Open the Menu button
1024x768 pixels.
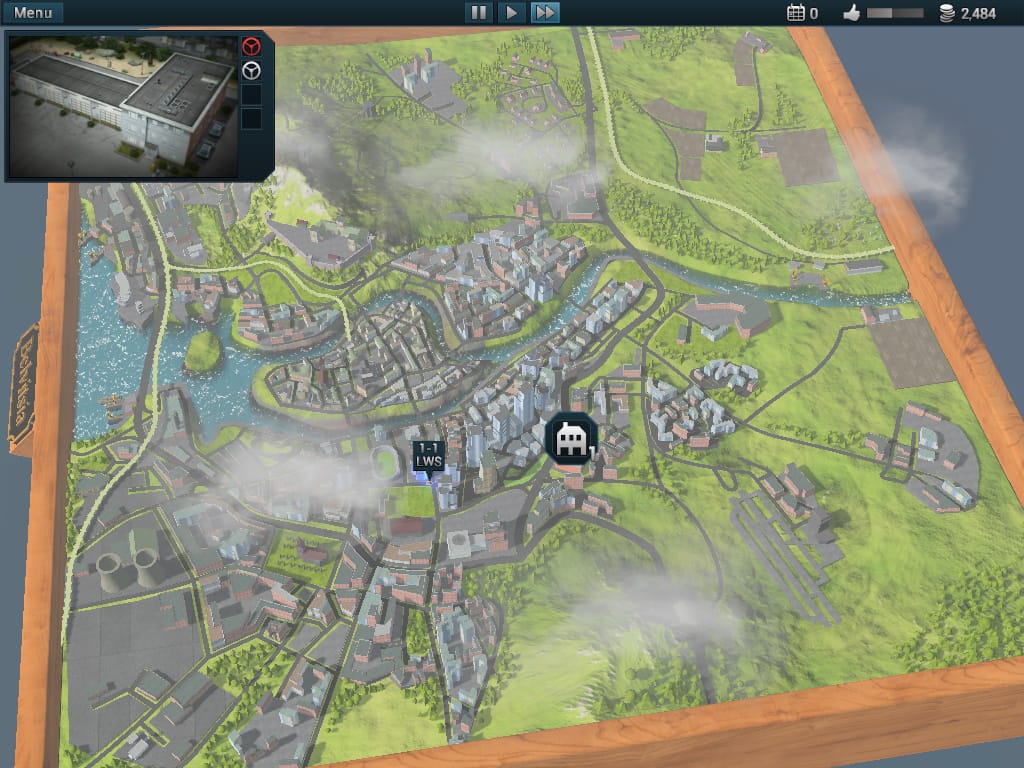click(33, 13)
